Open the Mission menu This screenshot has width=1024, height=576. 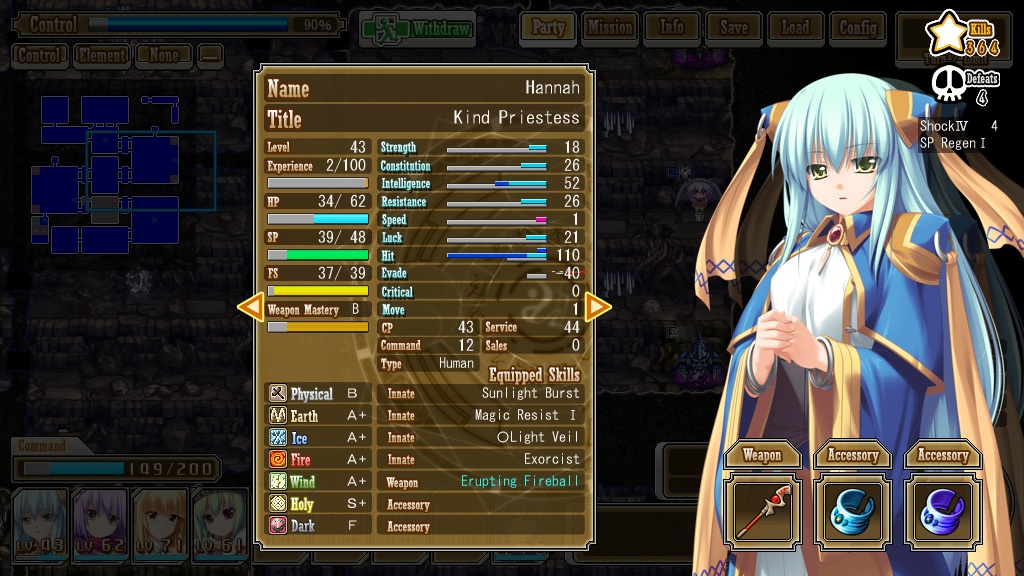point(610,28)
